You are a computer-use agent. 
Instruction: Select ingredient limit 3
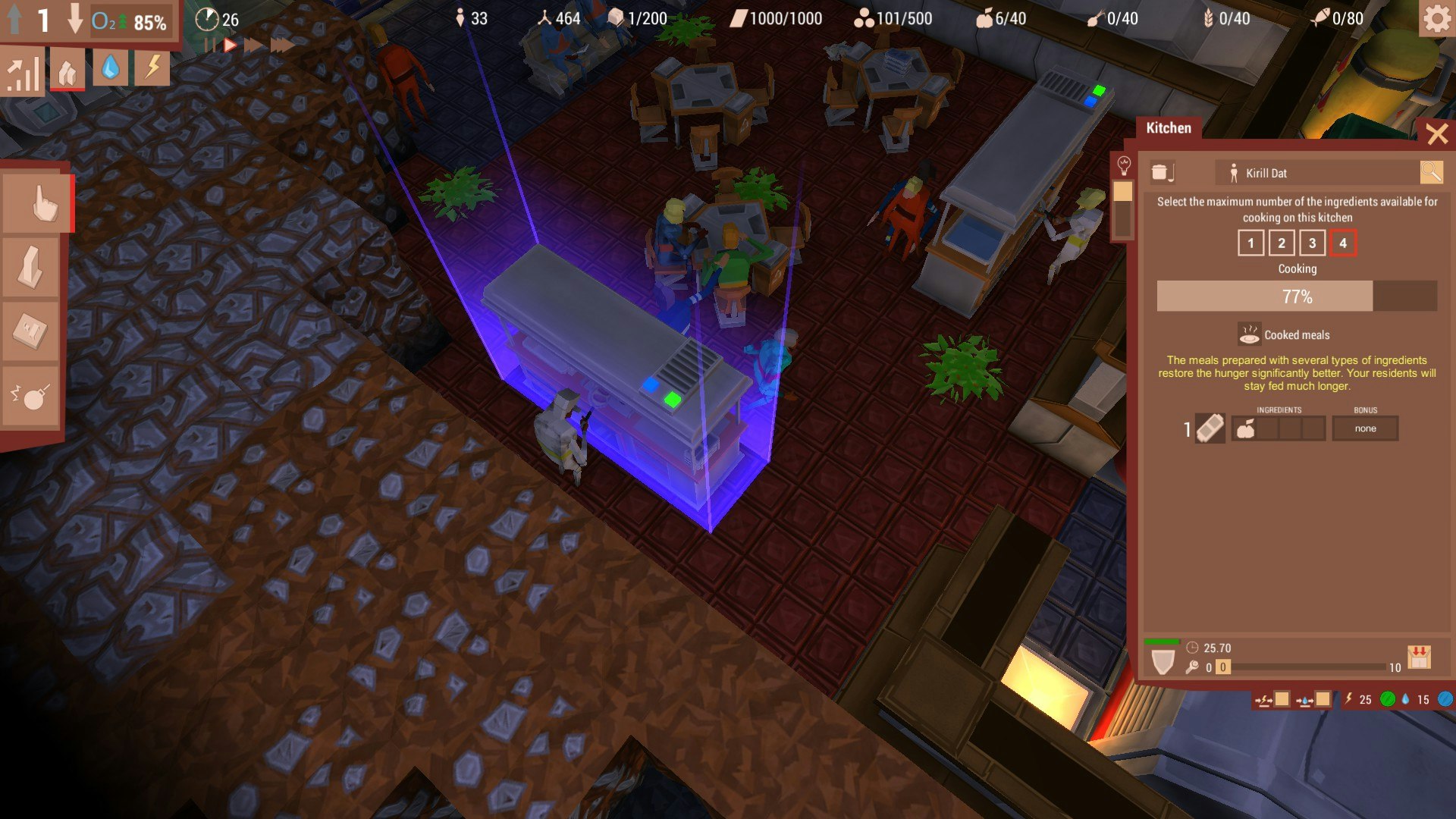pos(1311,243)
